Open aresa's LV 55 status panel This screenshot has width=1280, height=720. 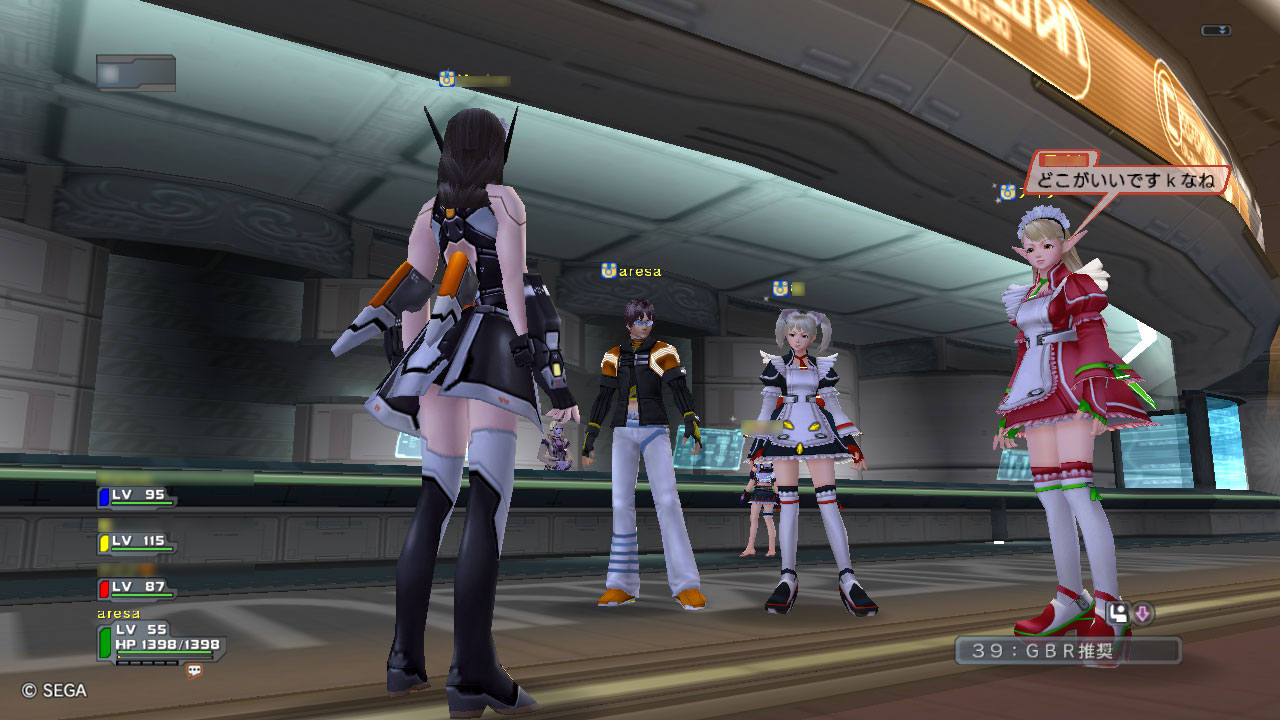pyautogui.click(x=160, y=641)
